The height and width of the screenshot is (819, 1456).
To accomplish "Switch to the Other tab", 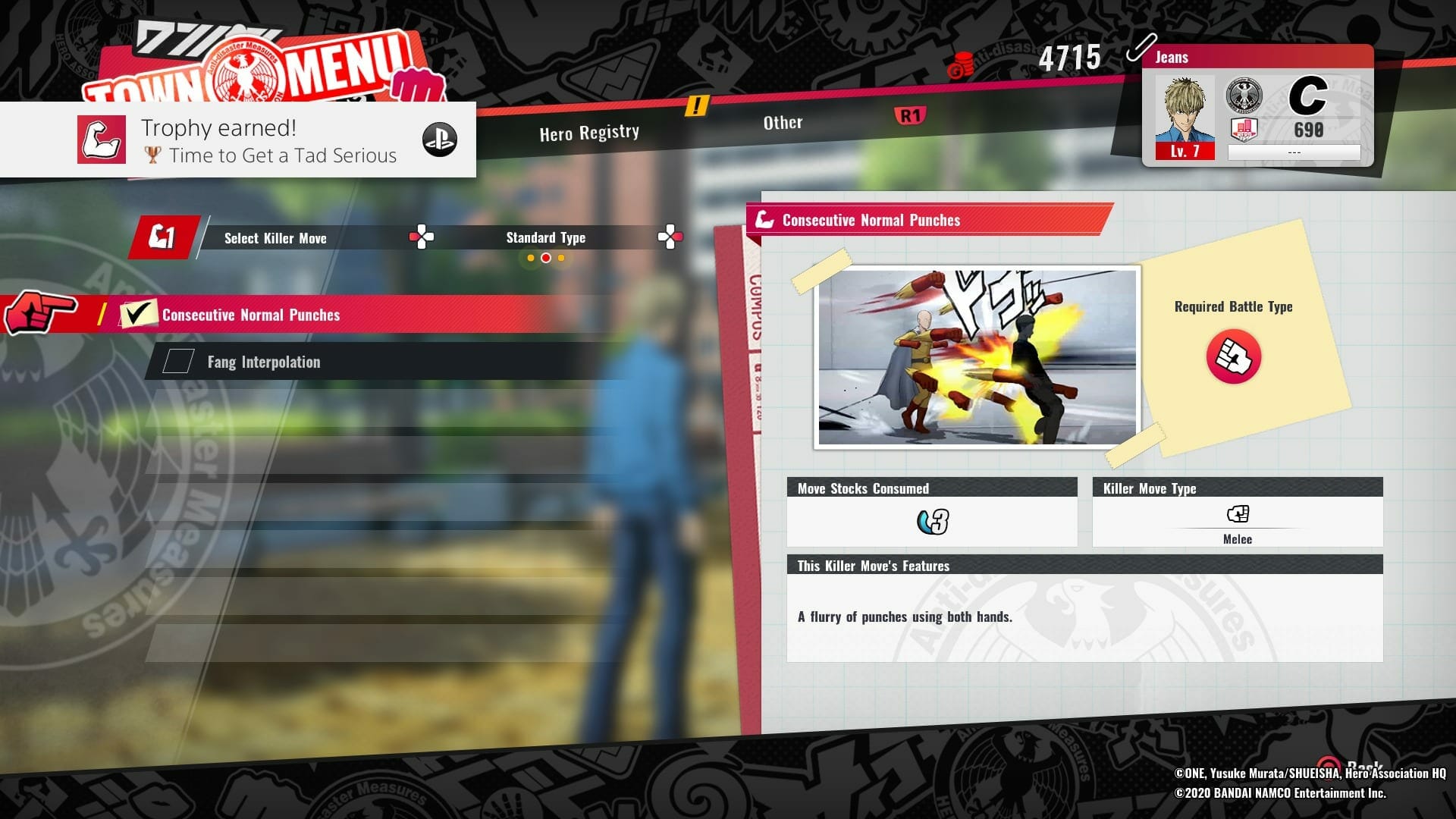I will pyautogui.click(x=783, y=123).
